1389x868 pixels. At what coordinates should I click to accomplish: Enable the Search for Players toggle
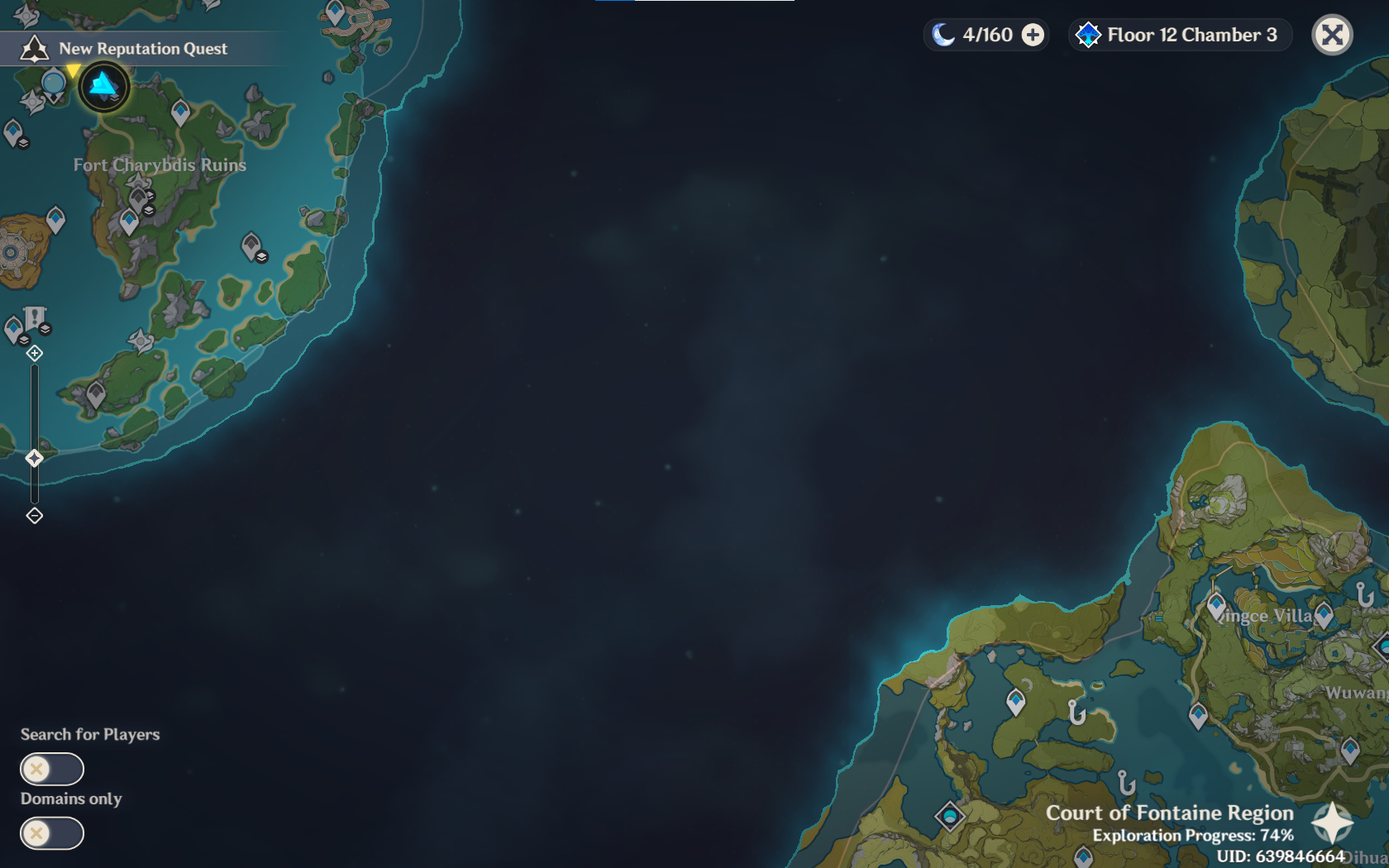click(x=51, y=769)
